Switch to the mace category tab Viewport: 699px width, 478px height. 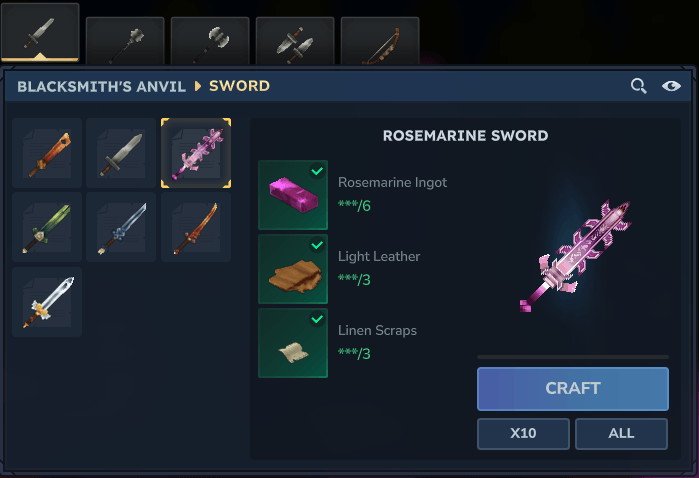125,40
